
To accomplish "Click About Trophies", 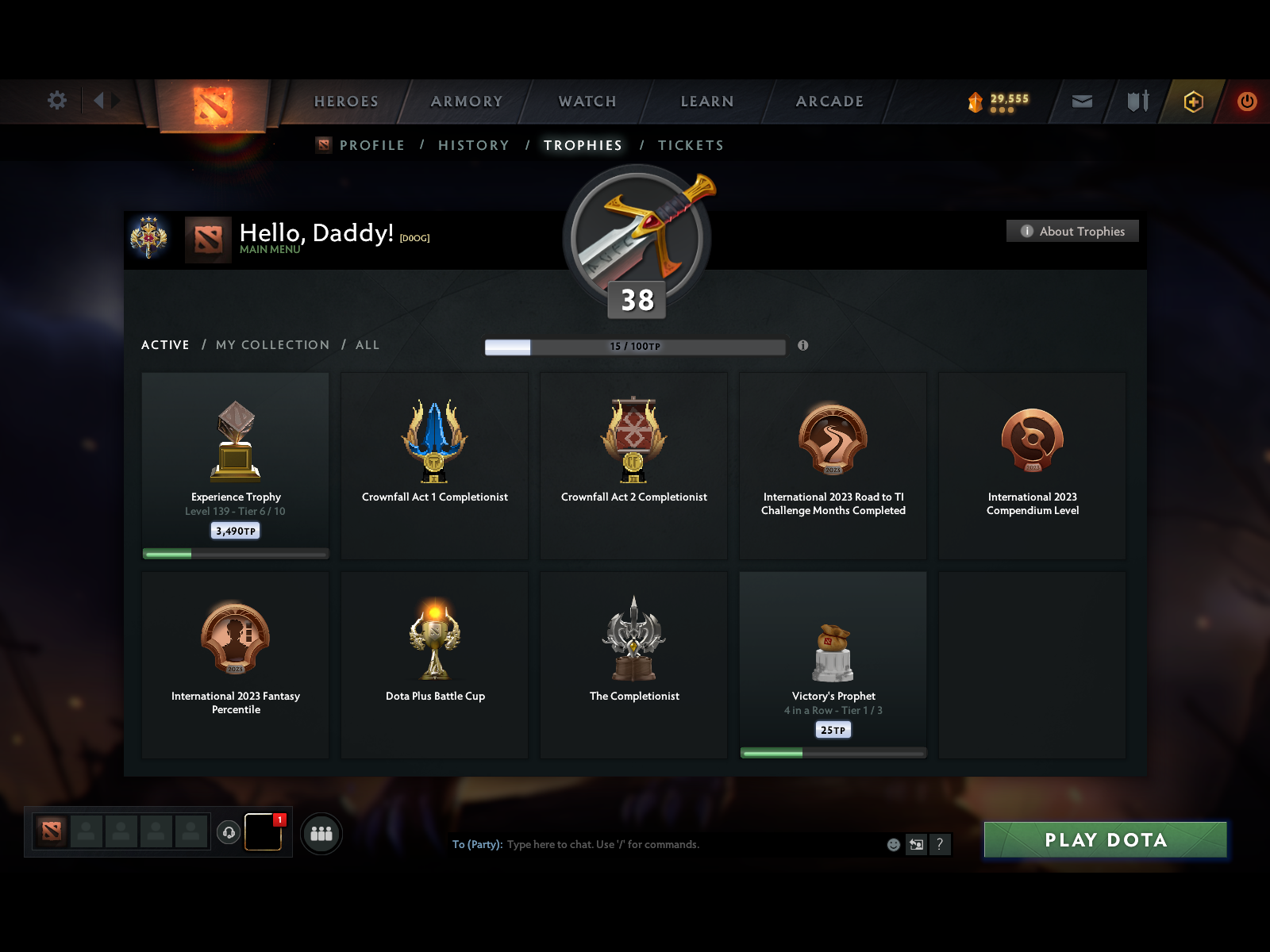I will (1072, 231).
